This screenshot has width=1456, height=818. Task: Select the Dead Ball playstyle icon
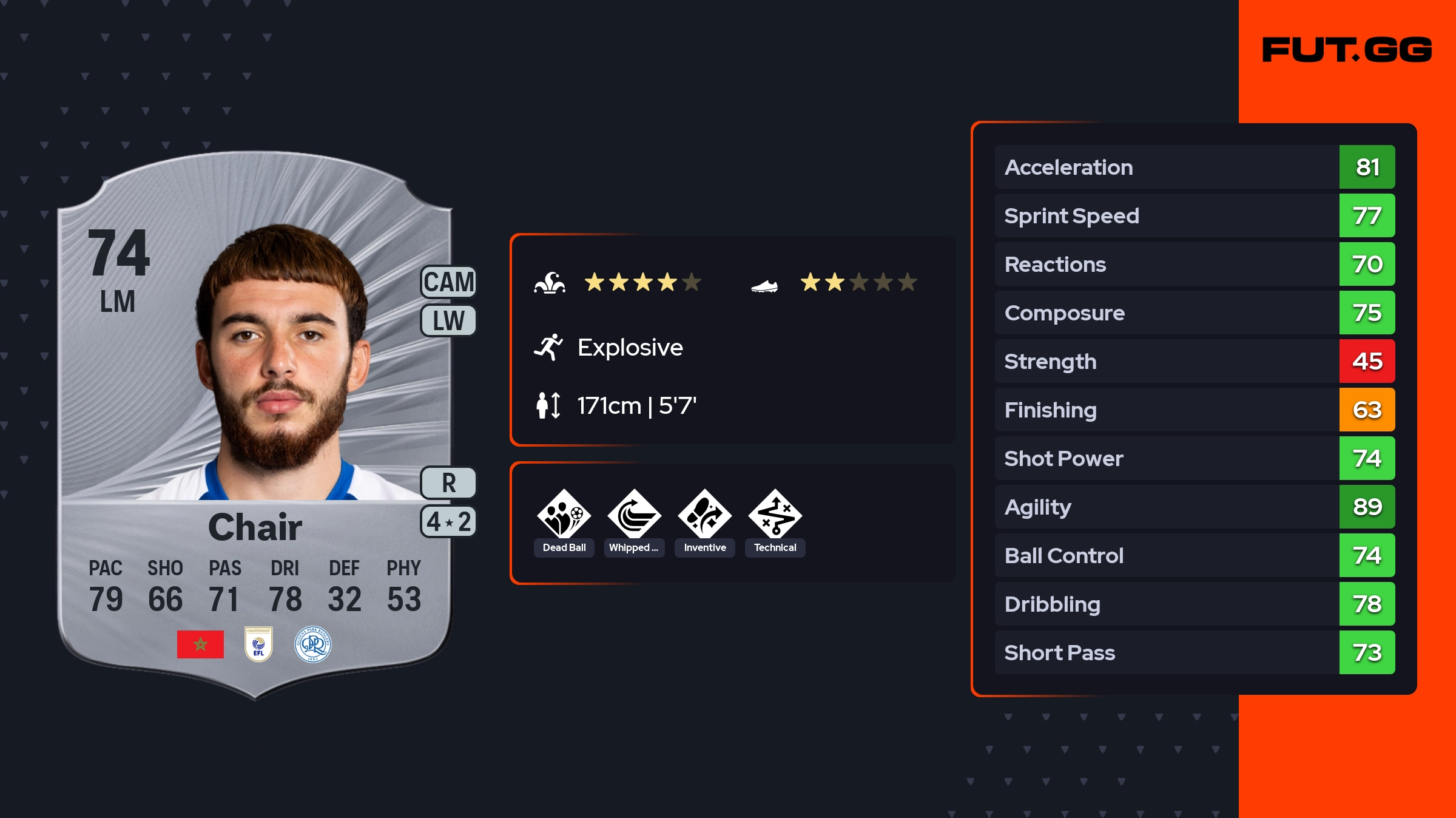point(564,515)
